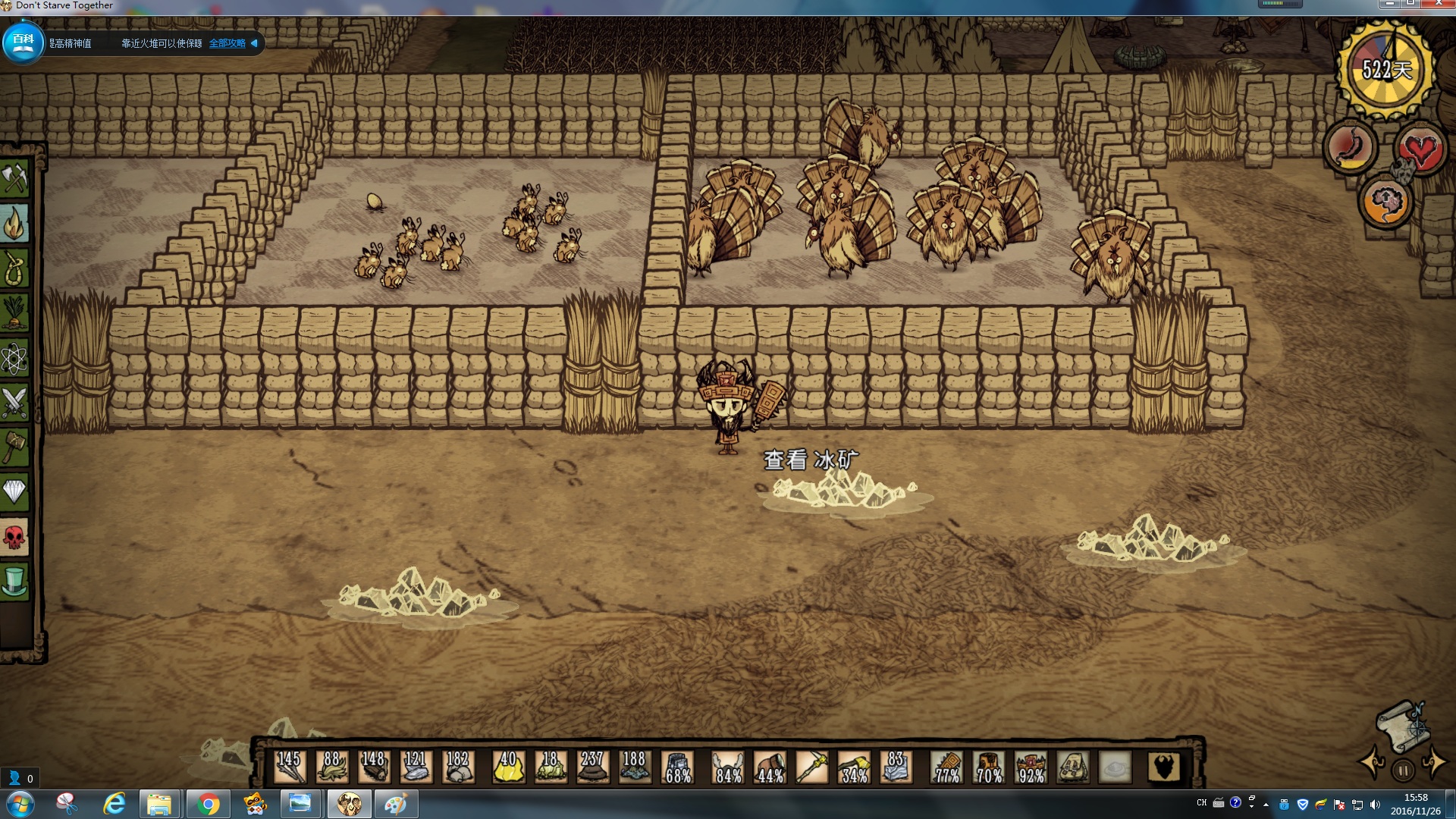Pick the log stack of 148
Image resolution: width=1456 pixels, height=819 pixels.
tap(374, 767)
